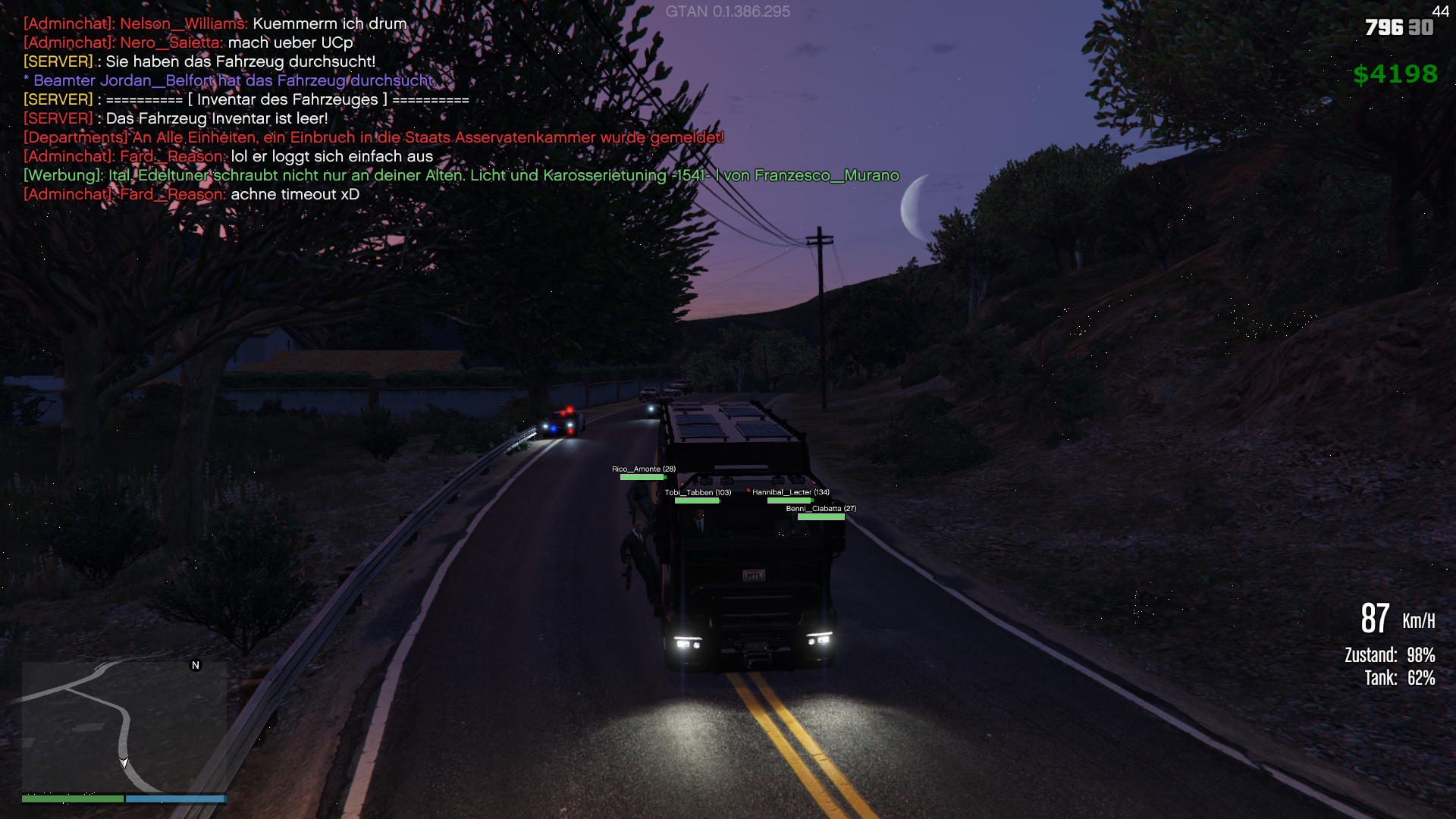
Task: Click the player arrow on the minimap
Action: 124,763
